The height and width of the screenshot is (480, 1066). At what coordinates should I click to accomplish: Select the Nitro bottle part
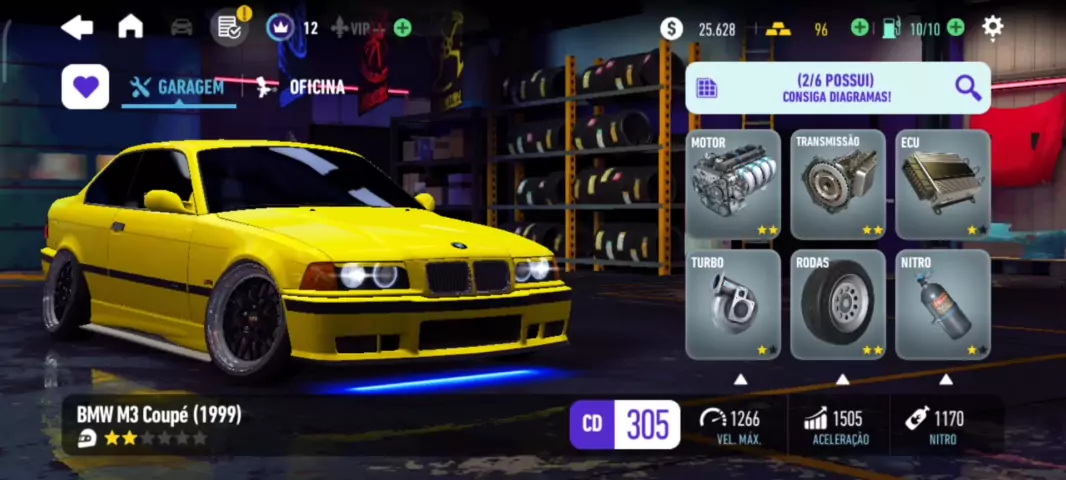tap(942, 304)
